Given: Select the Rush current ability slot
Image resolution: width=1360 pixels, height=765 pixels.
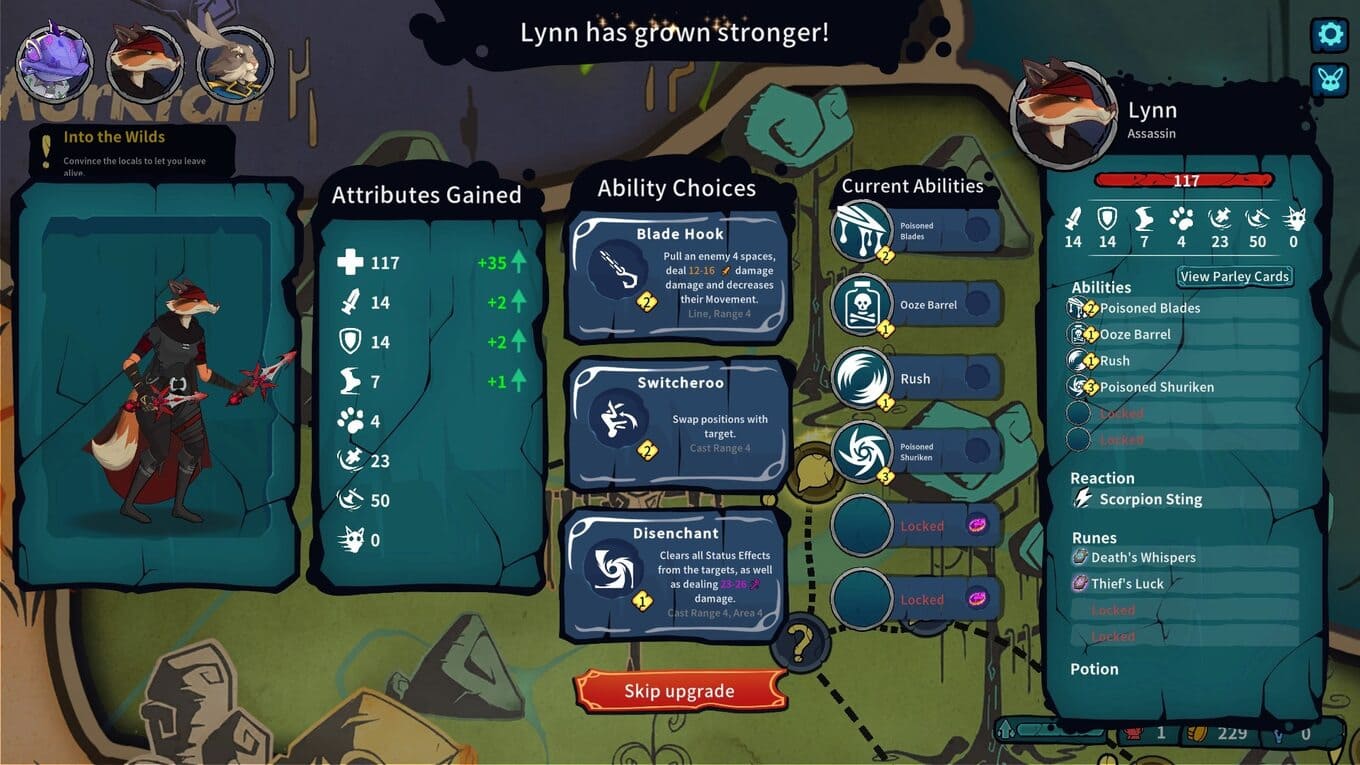Looking at the screenshot, I should (x=915, y=379).
